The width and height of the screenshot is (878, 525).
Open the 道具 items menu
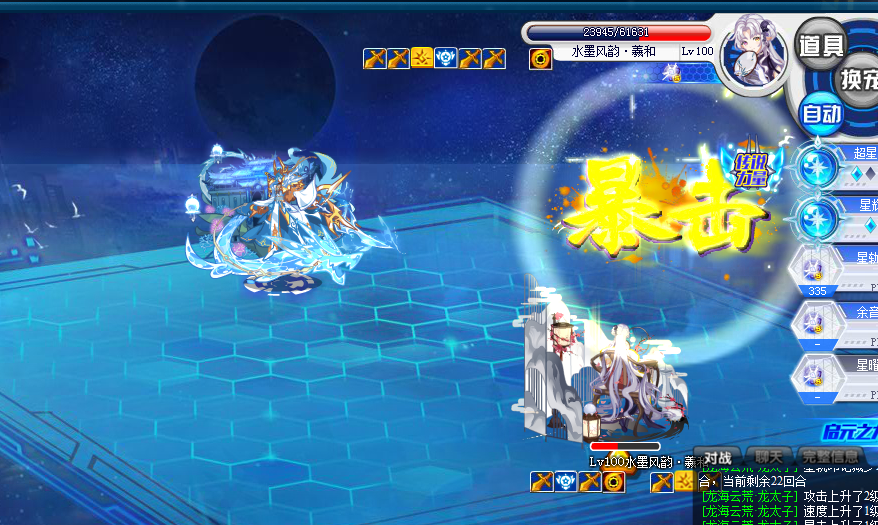(820, 45)
